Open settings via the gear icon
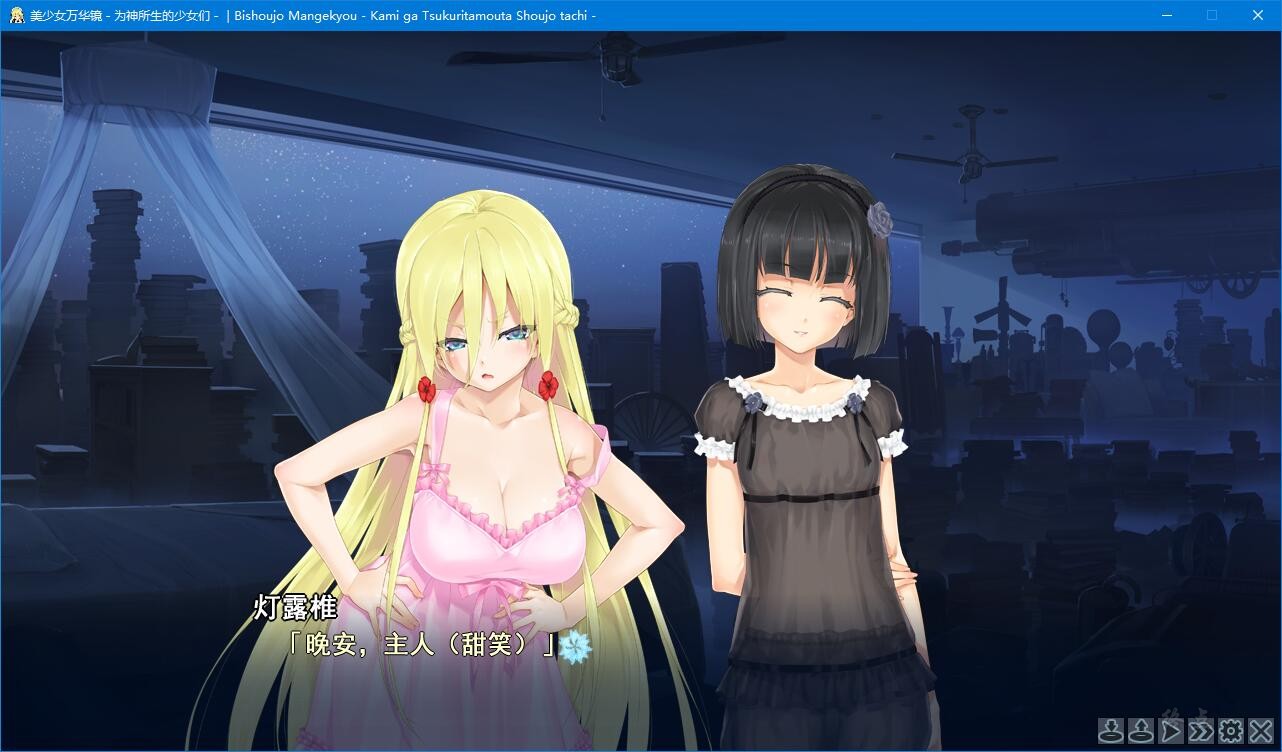The height and width of the screenshot is (752, 1282). (x=1230, y=731)
